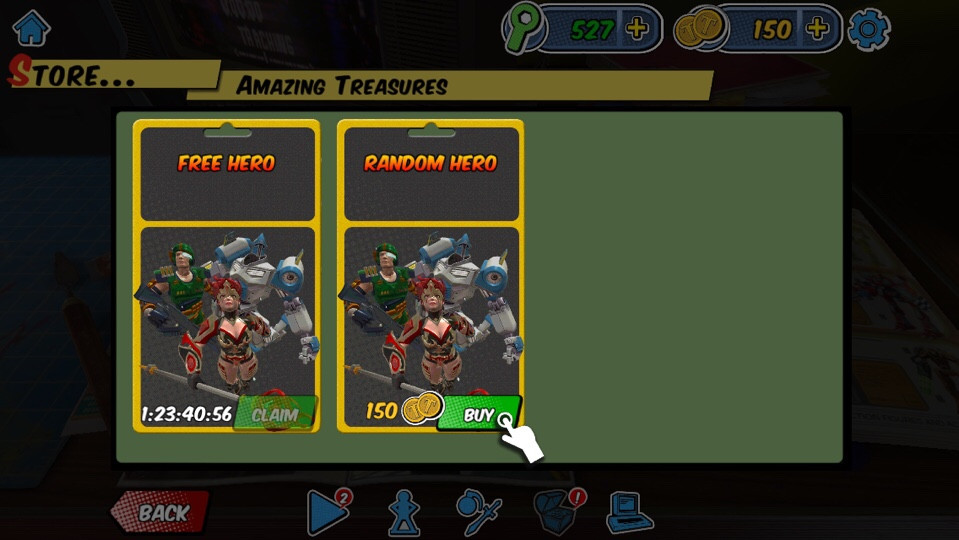Open the bomb and sword equipment menu

pos(478,513)
